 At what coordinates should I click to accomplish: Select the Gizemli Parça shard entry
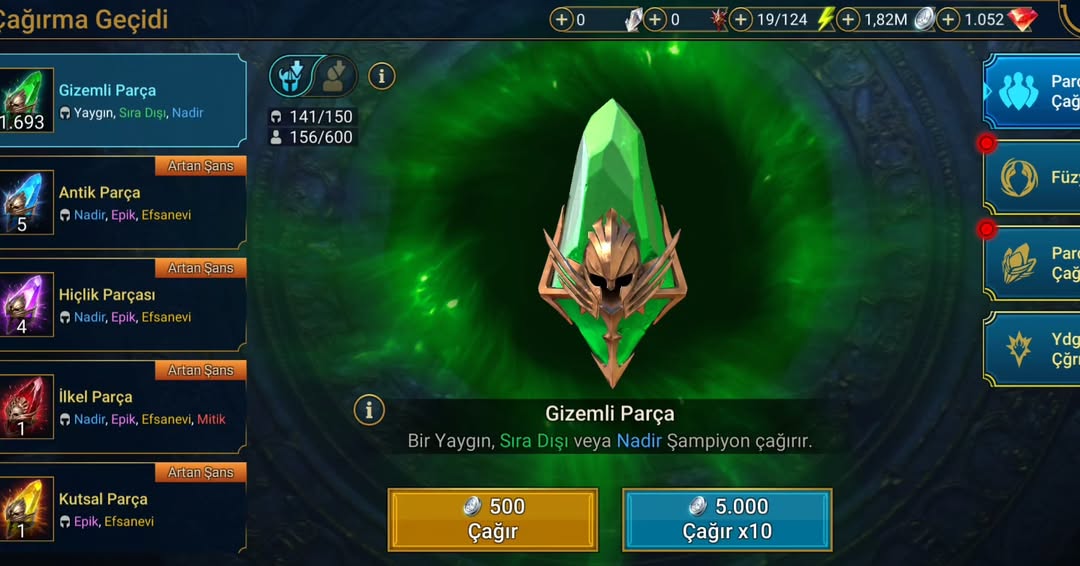click(123, 100)
